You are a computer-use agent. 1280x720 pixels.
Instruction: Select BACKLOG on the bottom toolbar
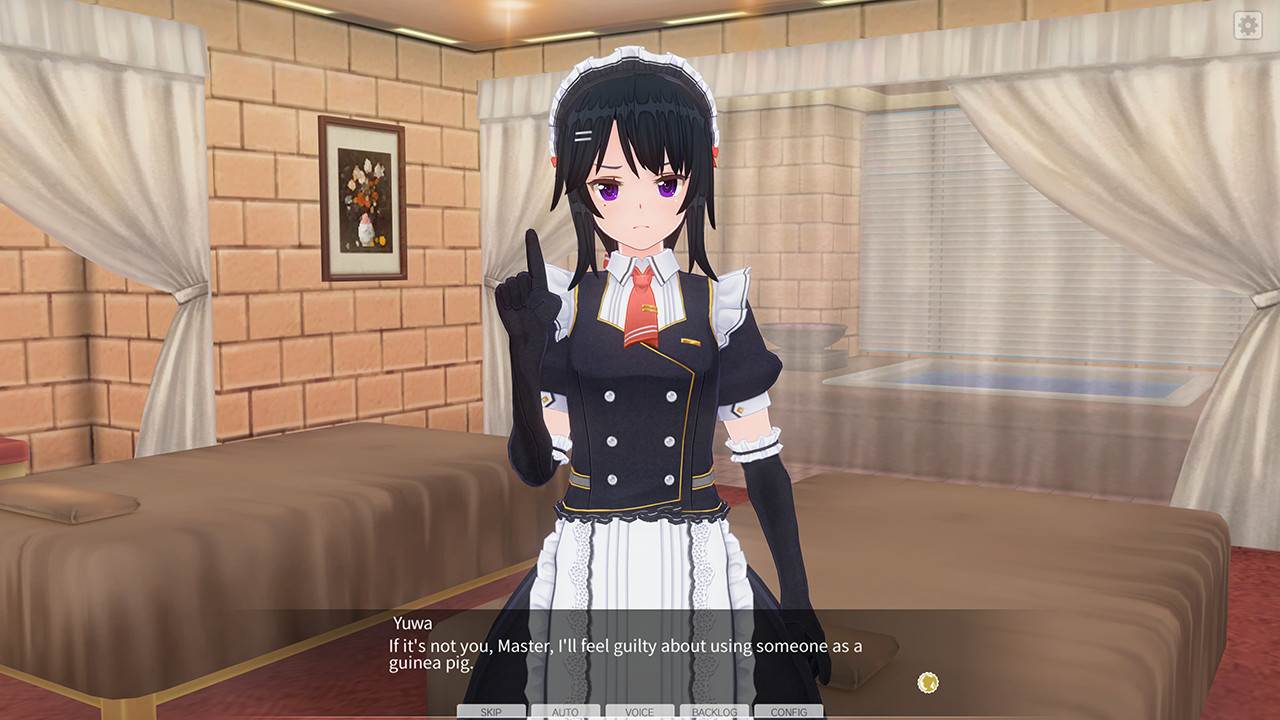711,711
